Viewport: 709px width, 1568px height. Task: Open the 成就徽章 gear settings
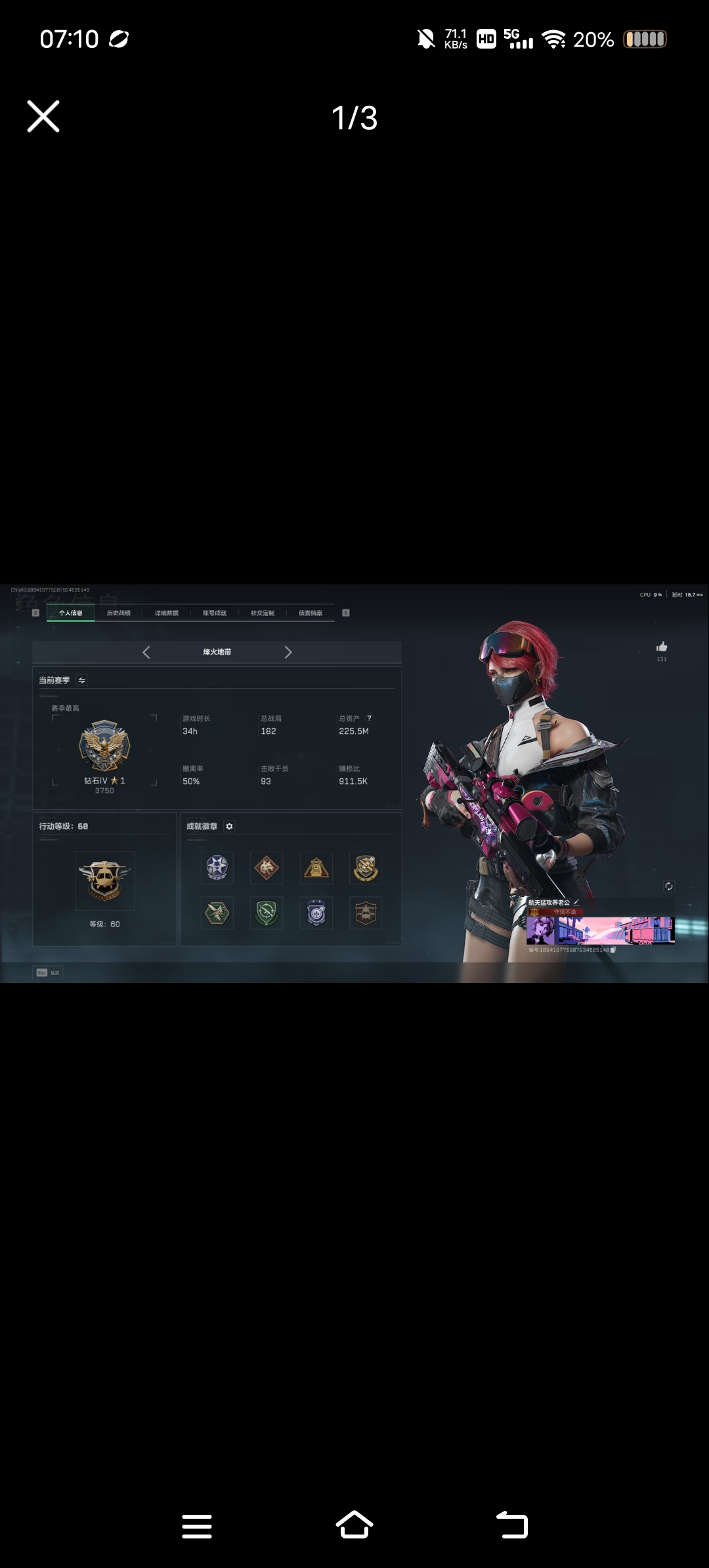click(229, 826)
